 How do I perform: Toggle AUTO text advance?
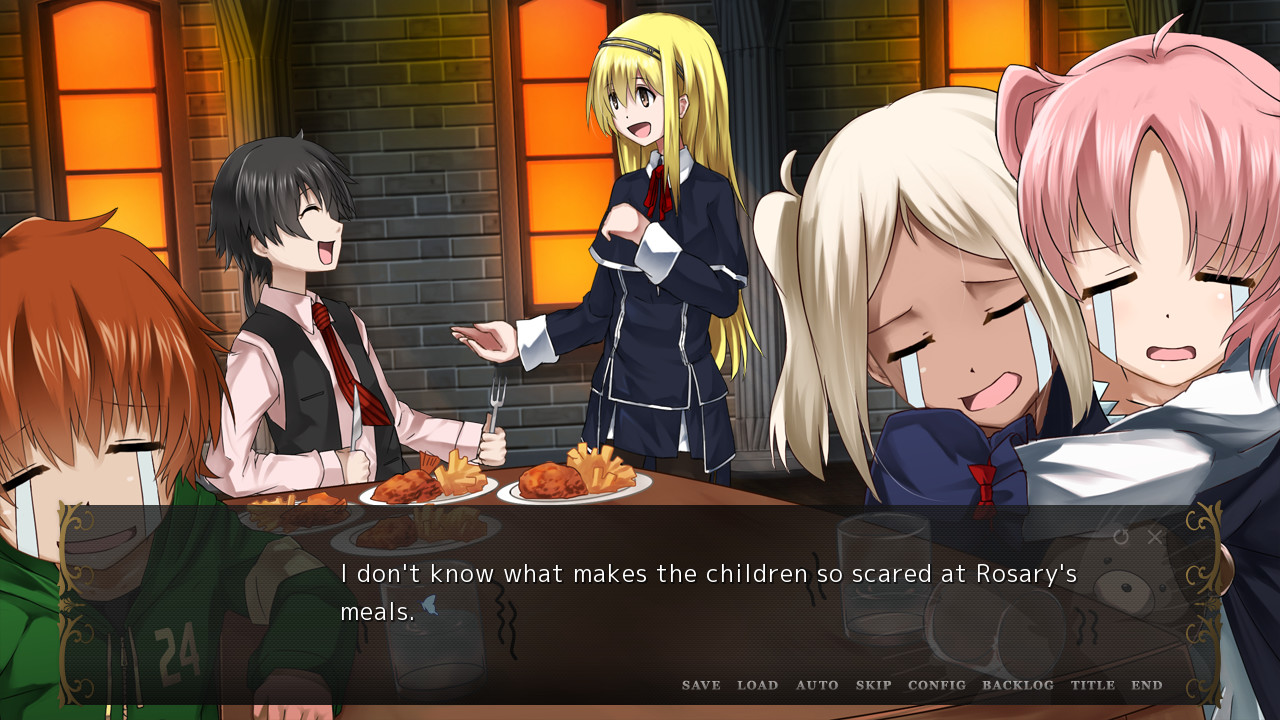click(817, 685)
